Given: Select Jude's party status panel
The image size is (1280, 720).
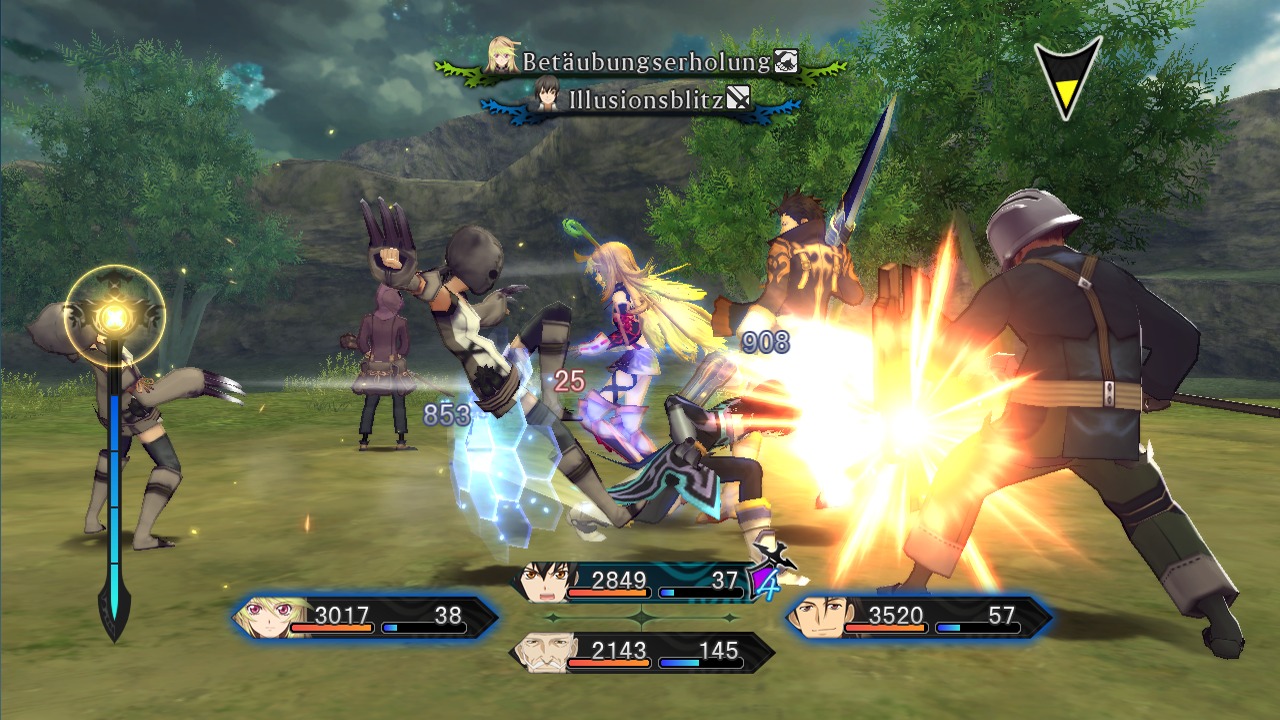Looking at the screenshot, I should coord(640,582).
